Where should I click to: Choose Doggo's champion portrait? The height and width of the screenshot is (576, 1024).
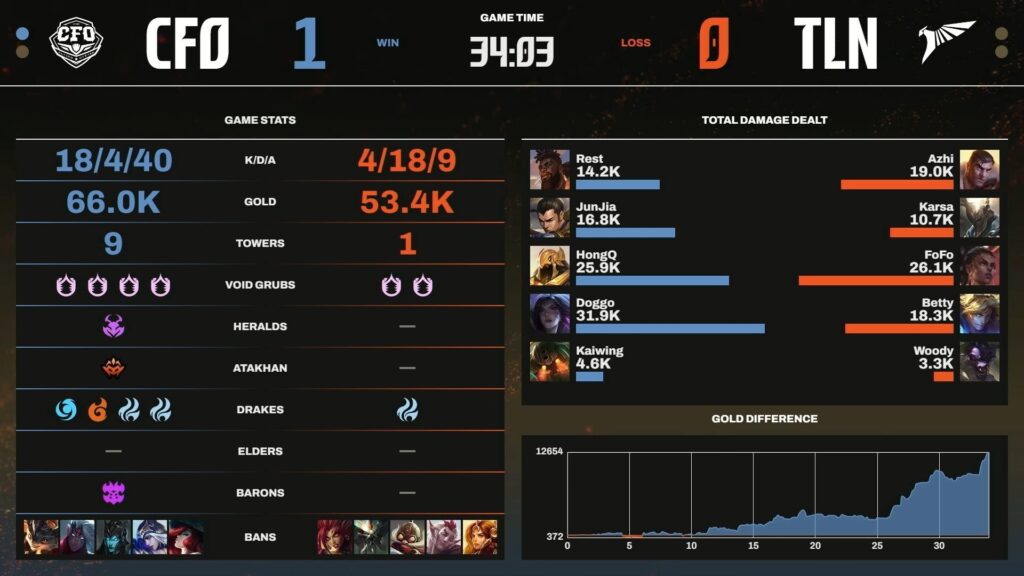[549, 314]
